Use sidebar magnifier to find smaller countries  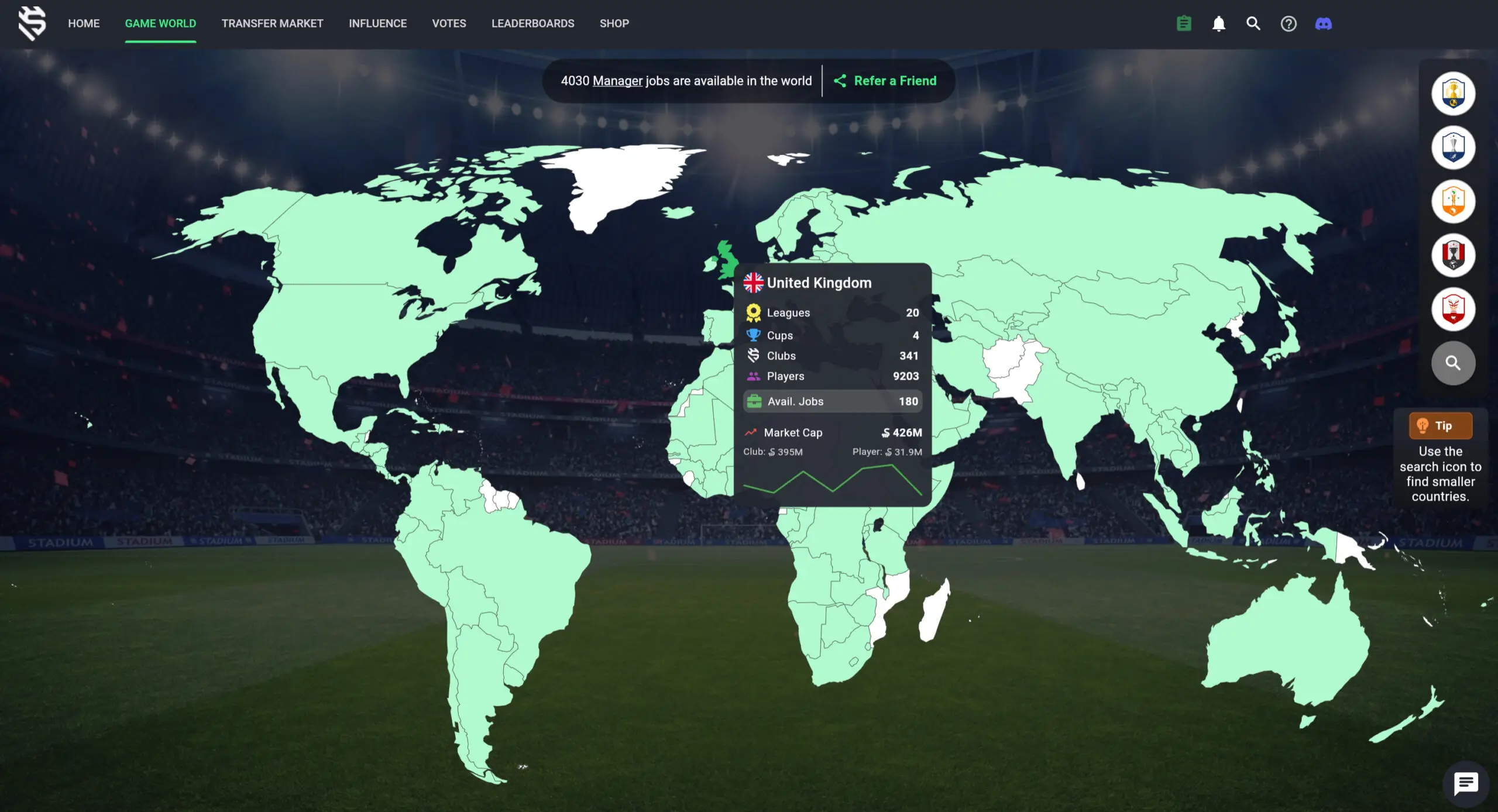1455,363
